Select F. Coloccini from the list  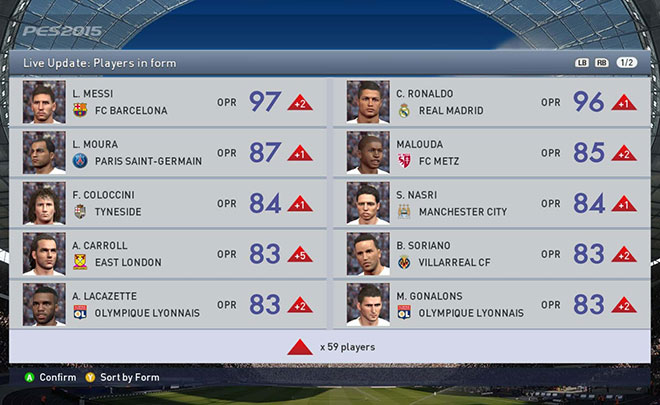pyautogui.click(x=167, y=203)
